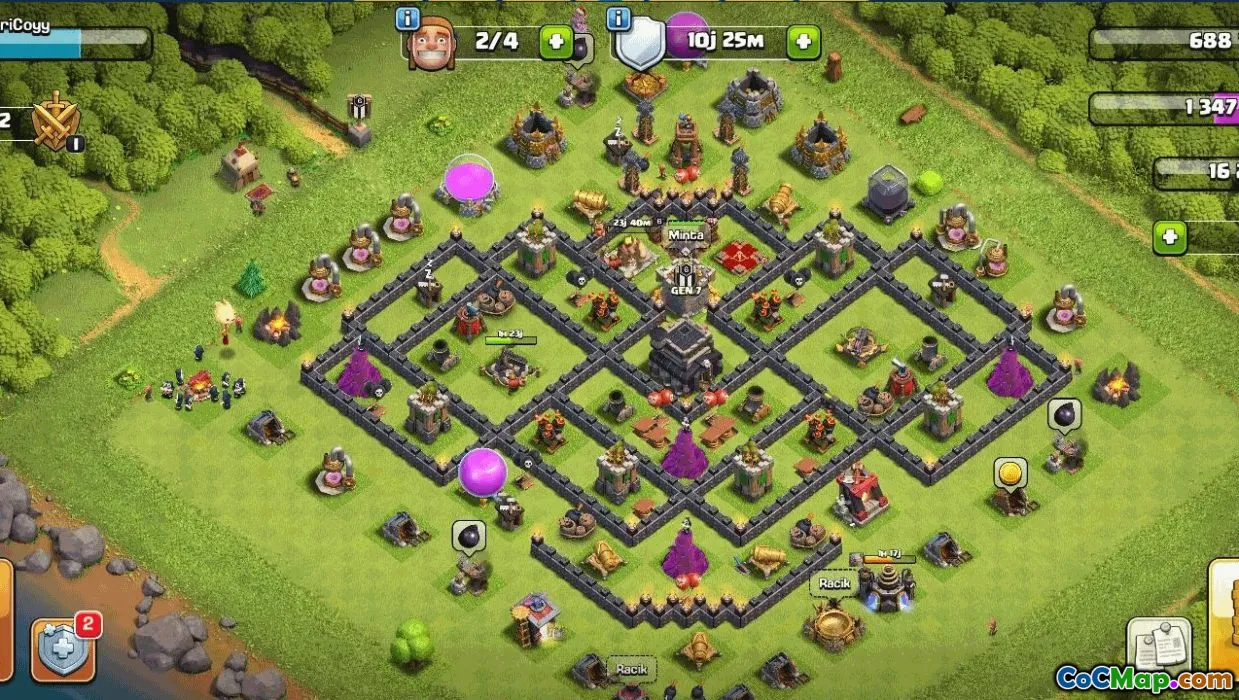Open the shop button on the right edge

1224,610
